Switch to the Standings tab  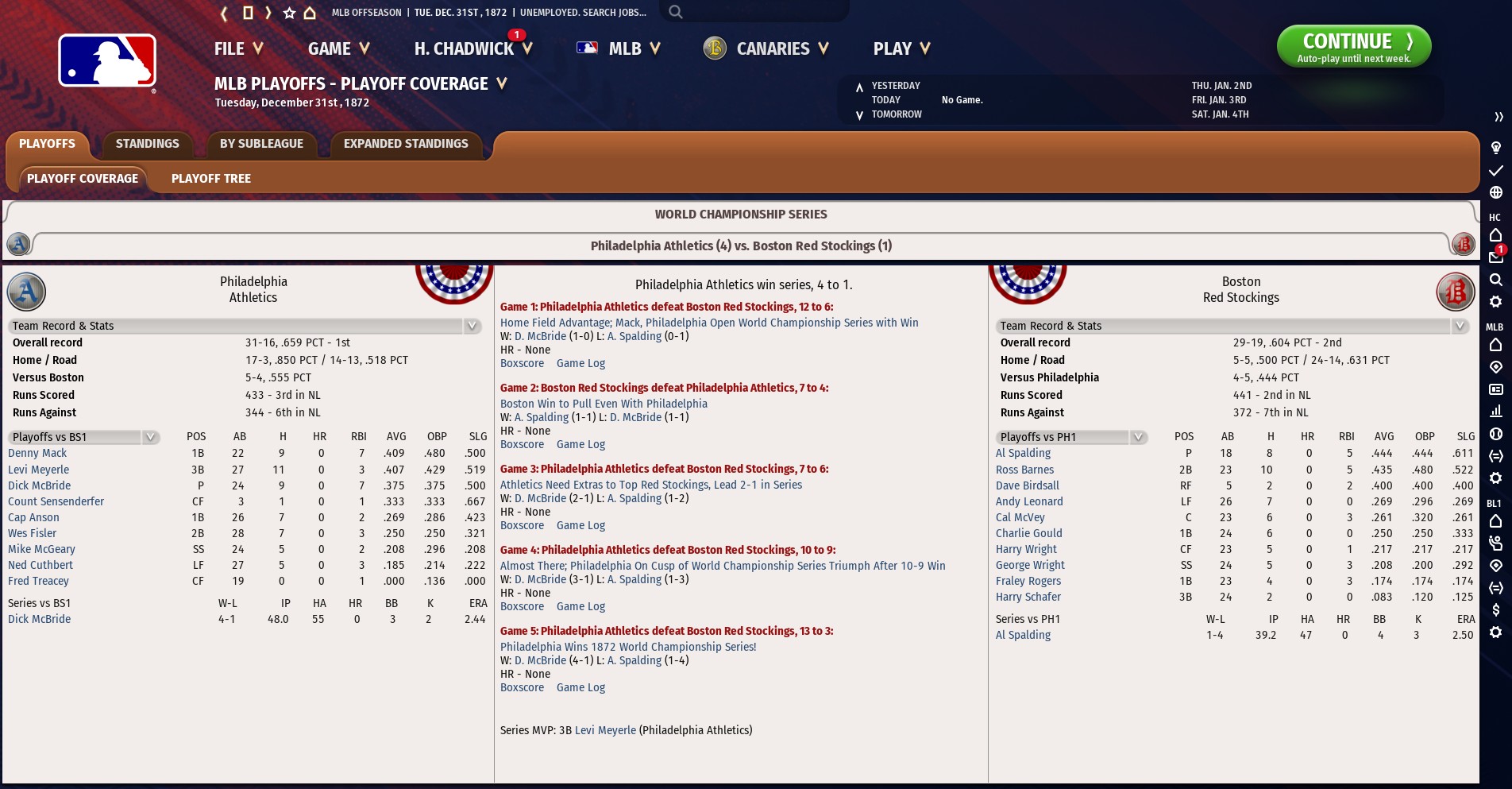148,144
